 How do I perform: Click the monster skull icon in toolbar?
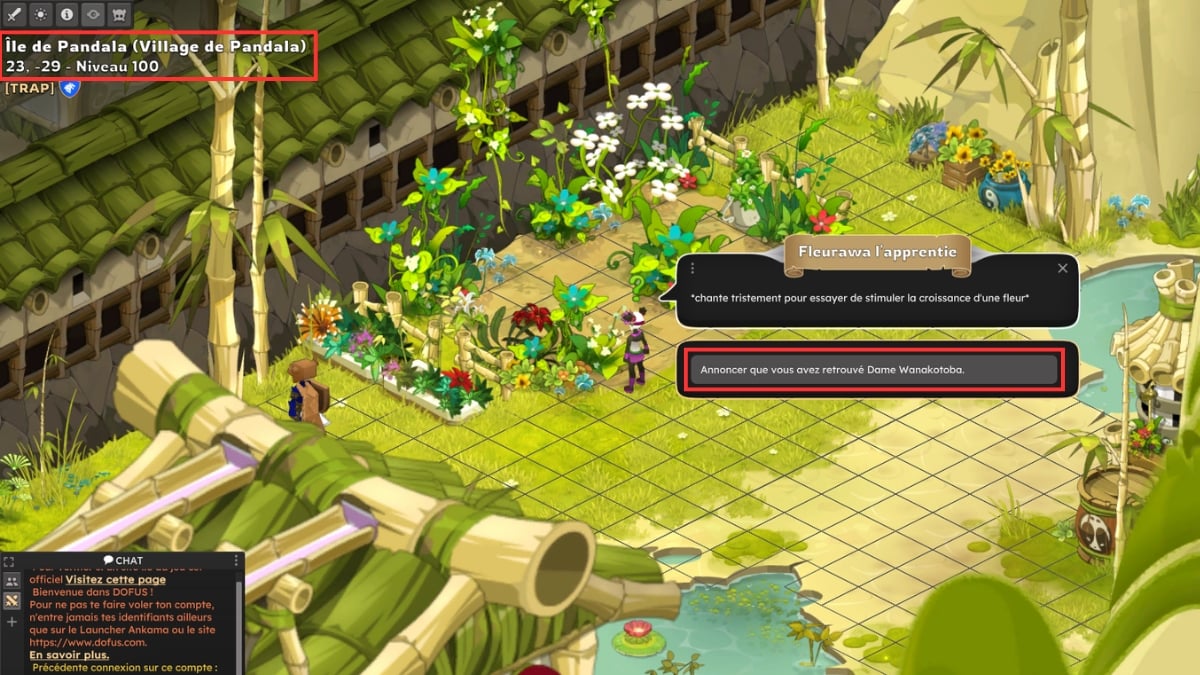pyautogui.click(x=120, y=15)
